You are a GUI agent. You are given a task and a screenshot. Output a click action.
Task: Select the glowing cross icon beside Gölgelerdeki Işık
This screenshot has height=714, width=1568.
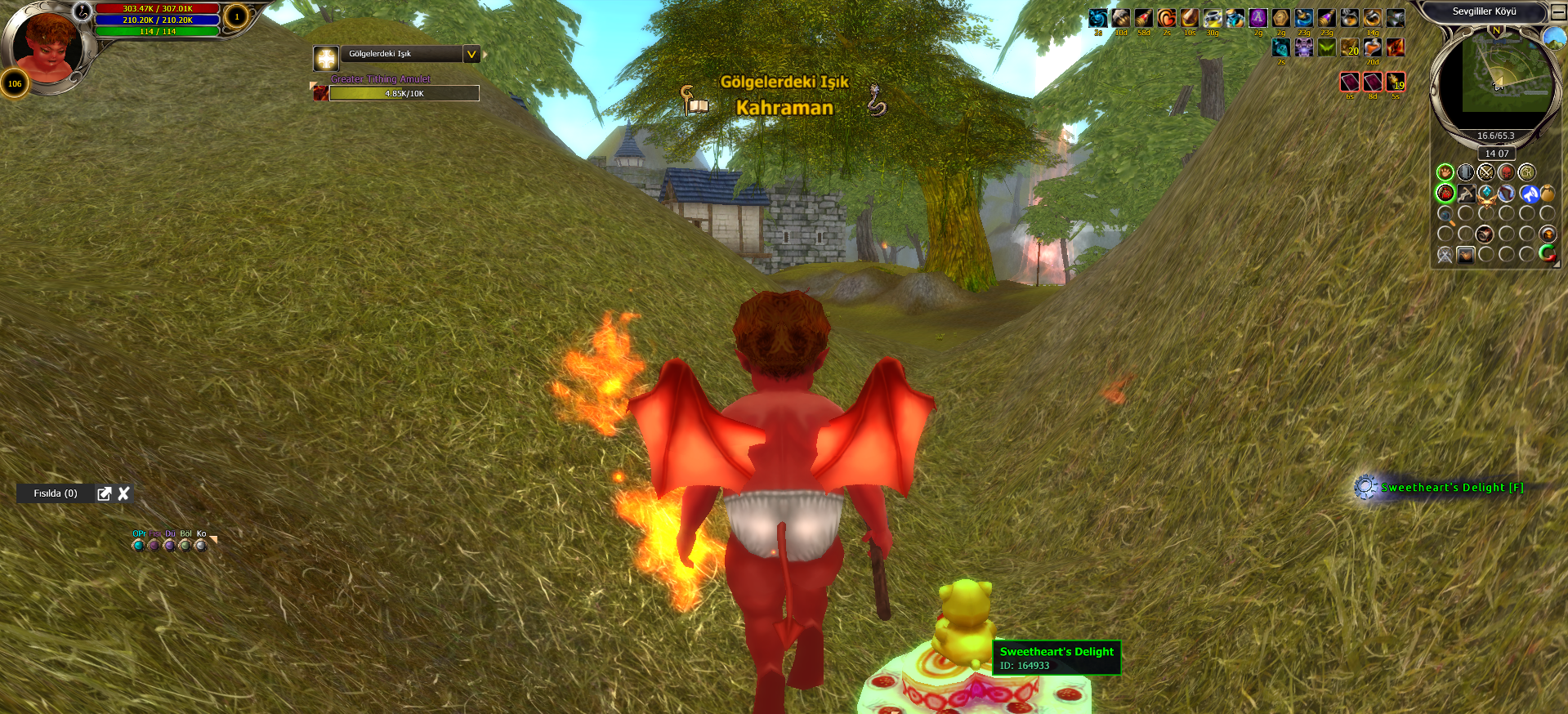coord(326,58)
